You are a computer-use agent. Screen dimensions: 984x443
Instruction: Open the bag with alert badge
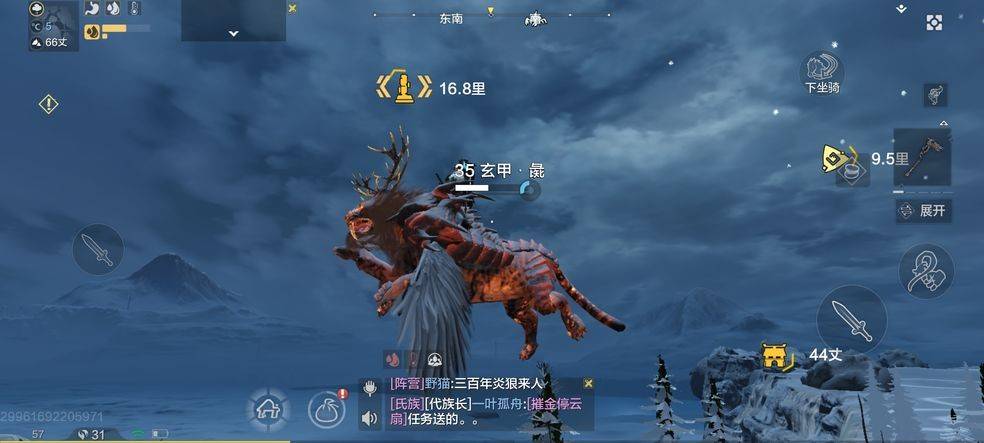click(327, 408)
